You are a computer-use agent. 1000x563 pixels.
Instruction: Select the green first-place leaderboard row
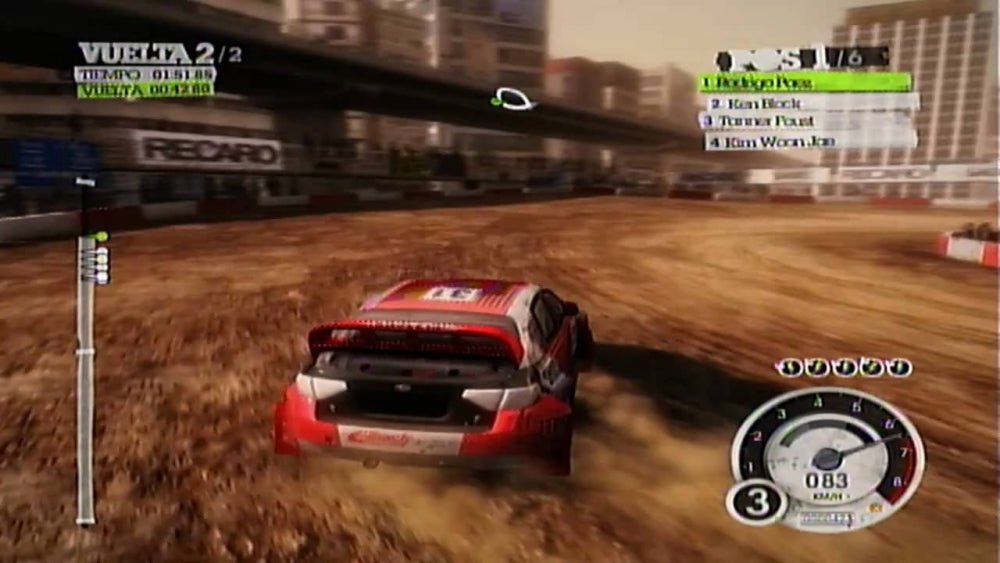[x=805, y=82]
